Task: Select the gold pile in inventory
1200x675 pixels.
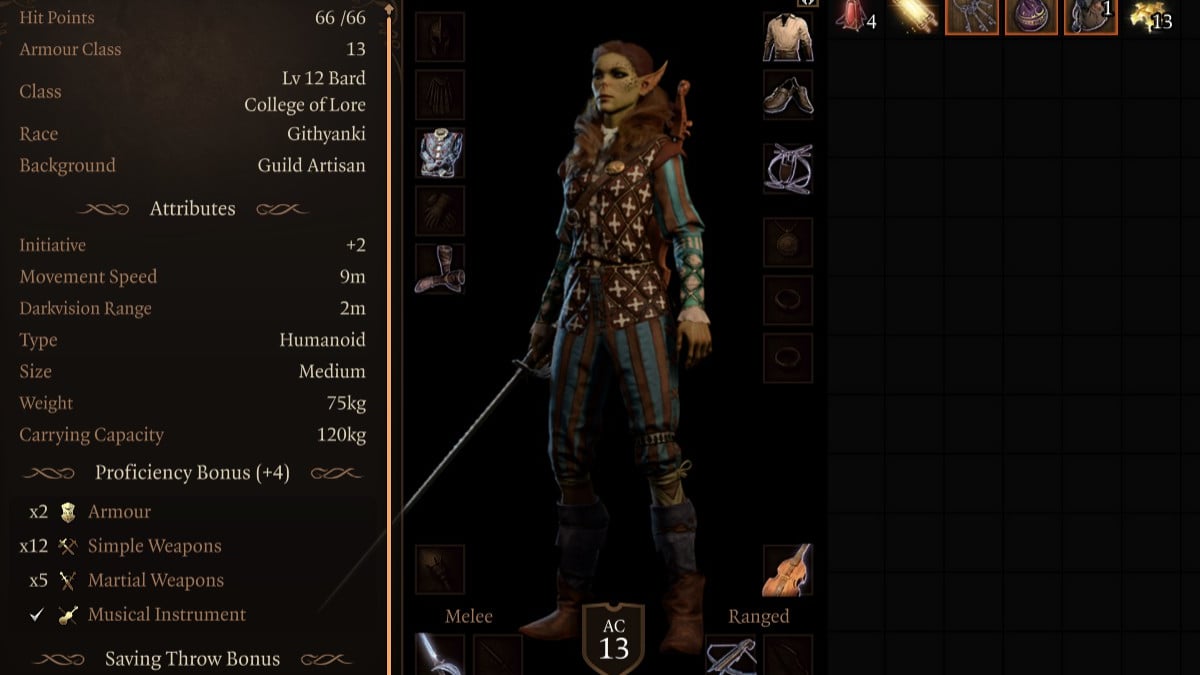Action: pyautogui.click(x=1150, y=16)
